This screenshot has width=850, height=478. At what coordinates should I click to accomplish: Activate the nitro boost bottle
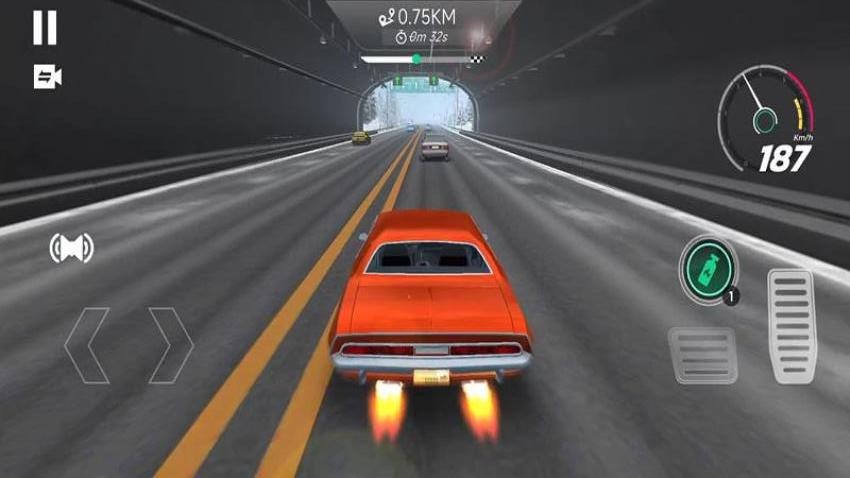pyautogui.click(x=707, y=267)
